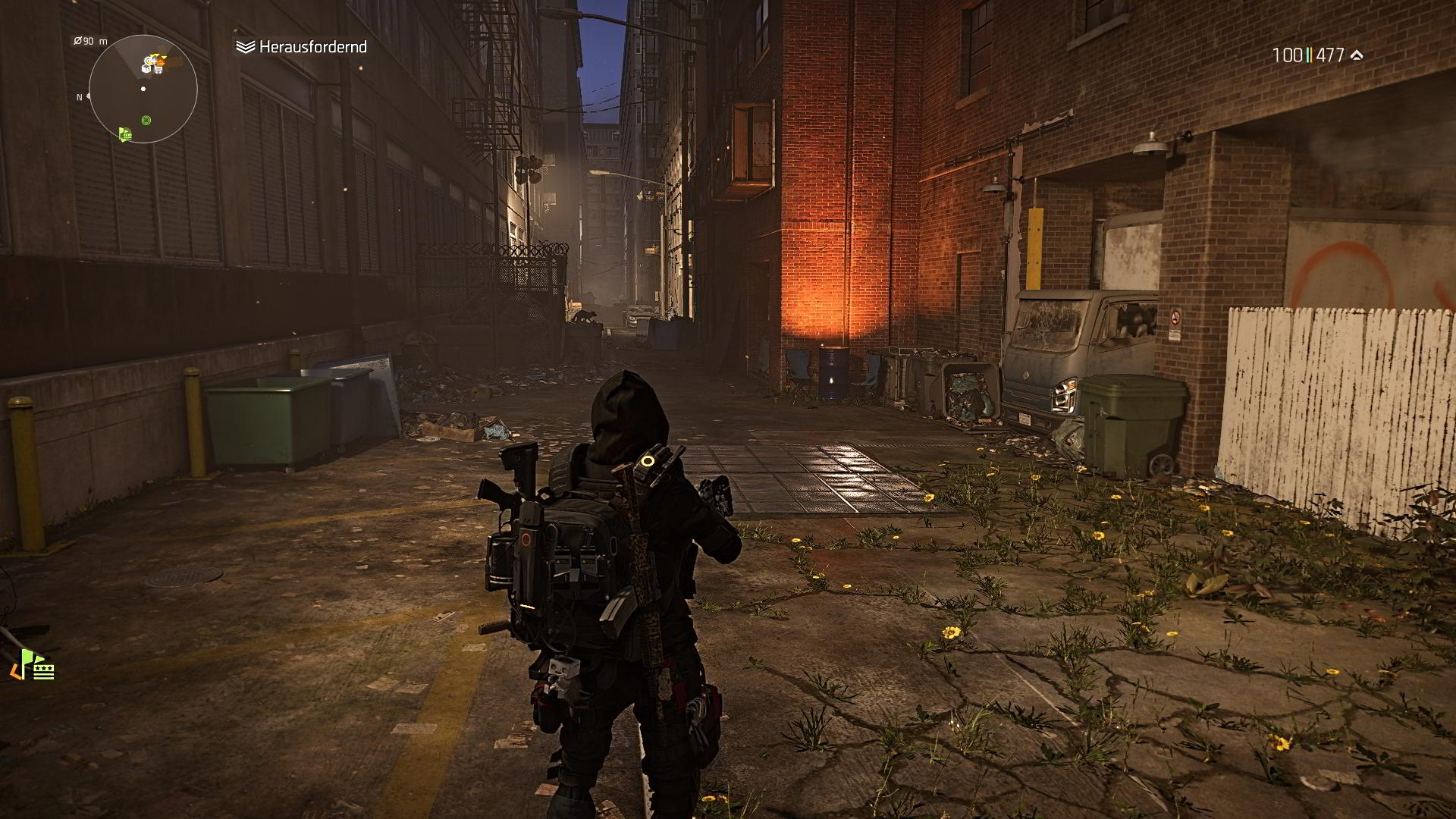
Task: Click the weapon-switch chevron next to ammo count
Action: pos(1357,55)
